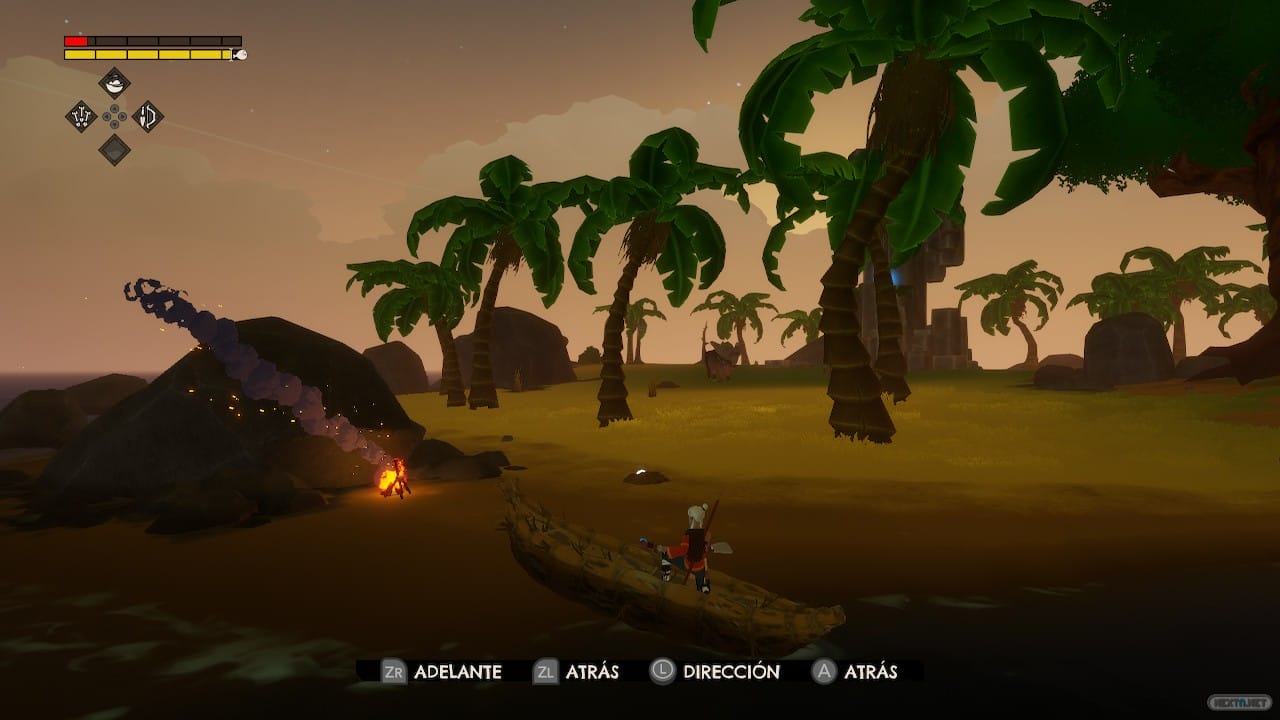The width and height of the screenshot is (1280, 720).
Task: Toggle the left arrow on the d-pad indicator
Action: click(106, 116)
